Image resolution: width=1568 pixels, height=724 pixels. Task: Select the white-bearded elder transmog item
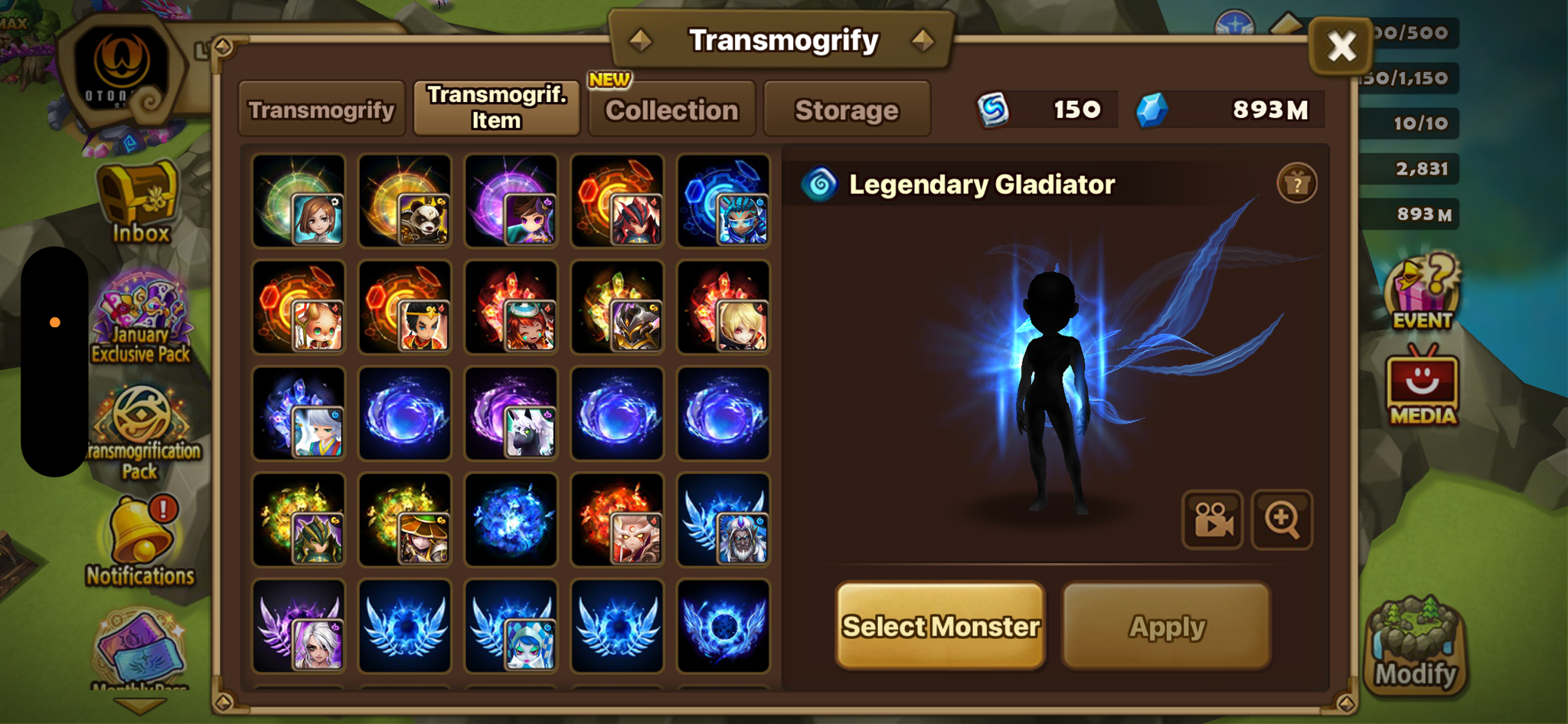pyautogui.click(x=724, y=520)
